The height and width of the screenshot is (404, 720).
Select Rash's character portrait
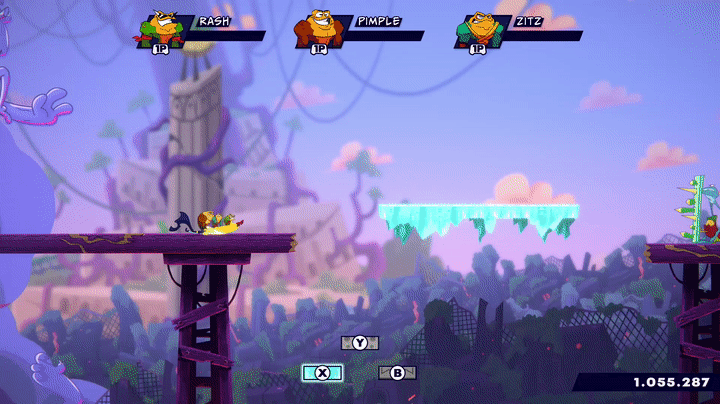tap(160, 29)
